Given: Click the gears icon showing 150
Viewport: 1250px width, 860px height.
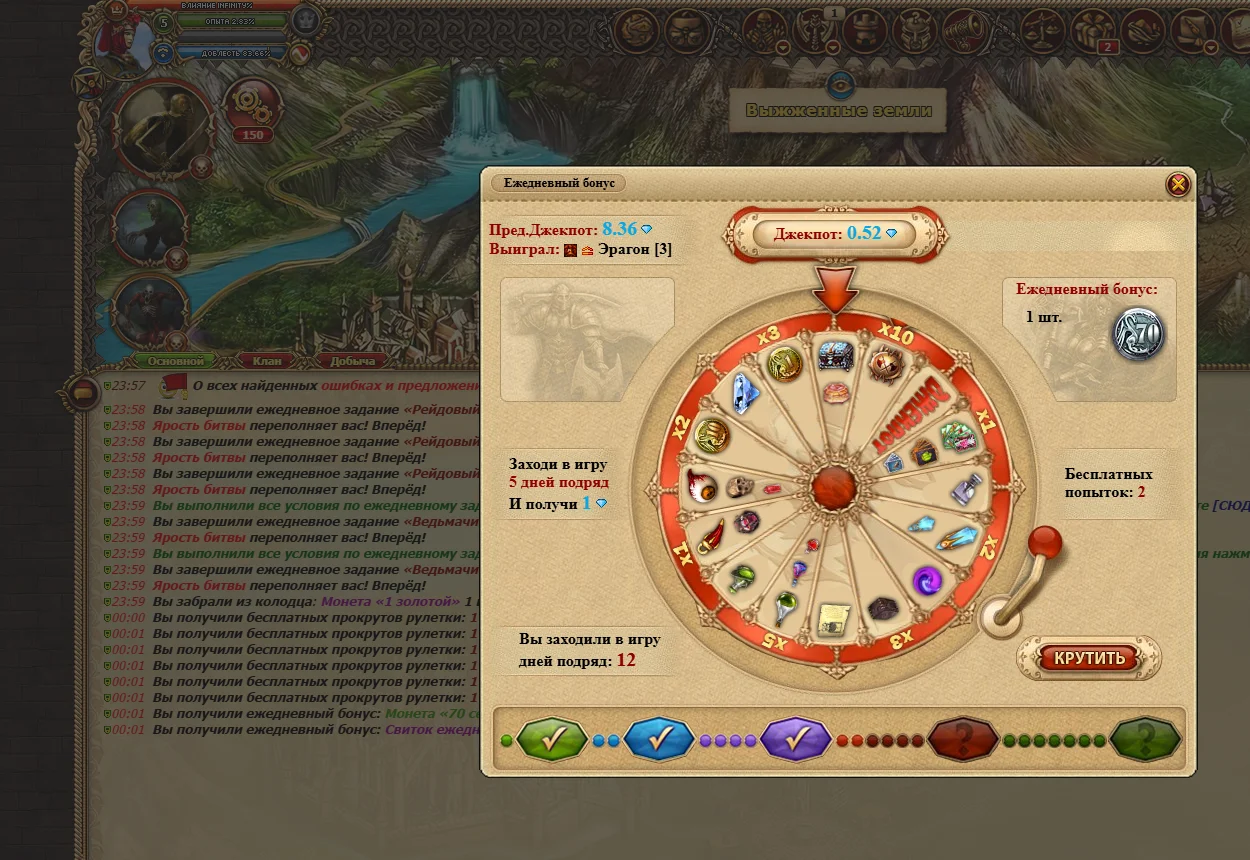Looking at the screenshot, I should coord(249,103).
